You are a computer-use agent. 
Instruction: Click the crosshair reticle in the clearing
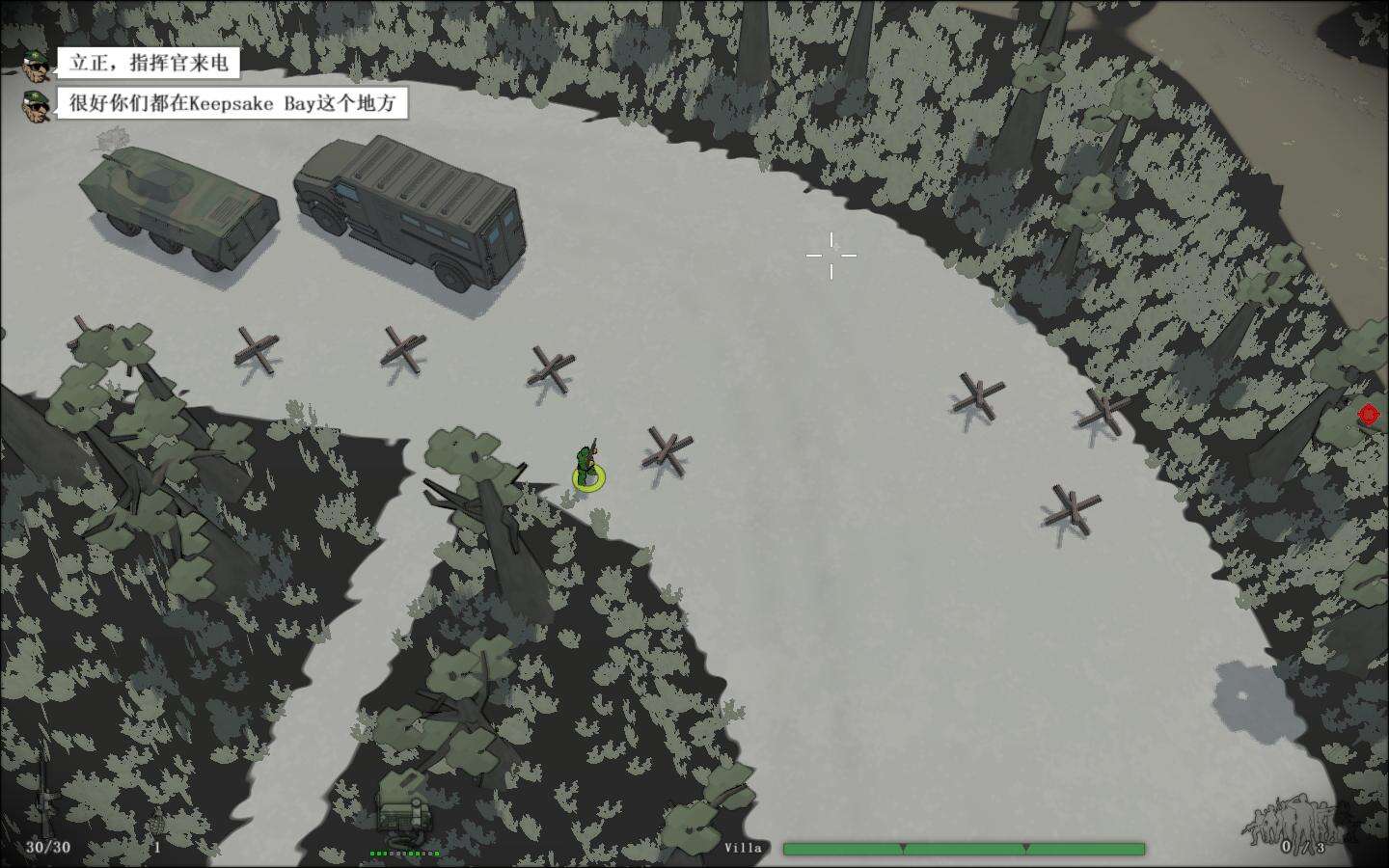[x=831, y=255]
